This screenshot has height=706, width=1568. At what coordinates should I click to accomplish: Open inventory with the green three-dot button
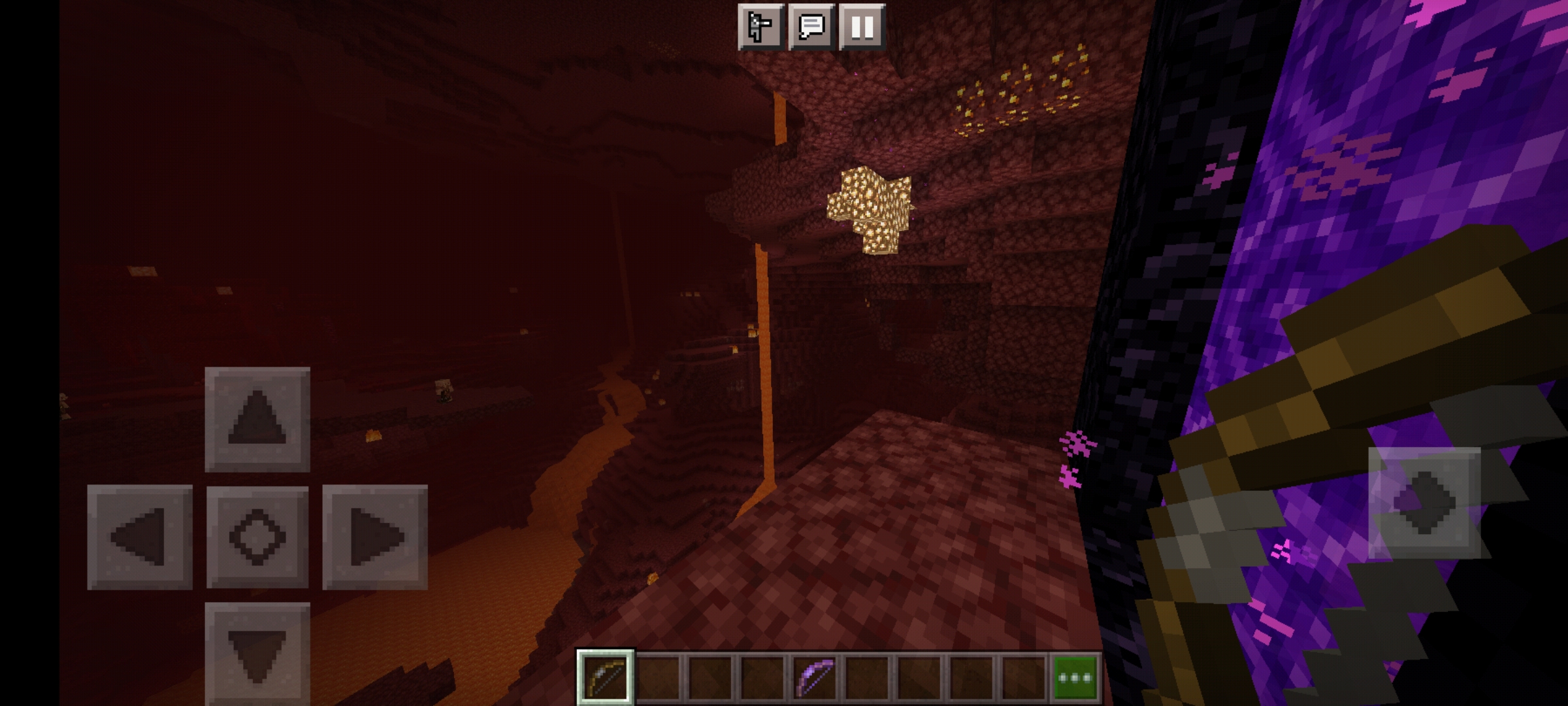[1075, 677]
